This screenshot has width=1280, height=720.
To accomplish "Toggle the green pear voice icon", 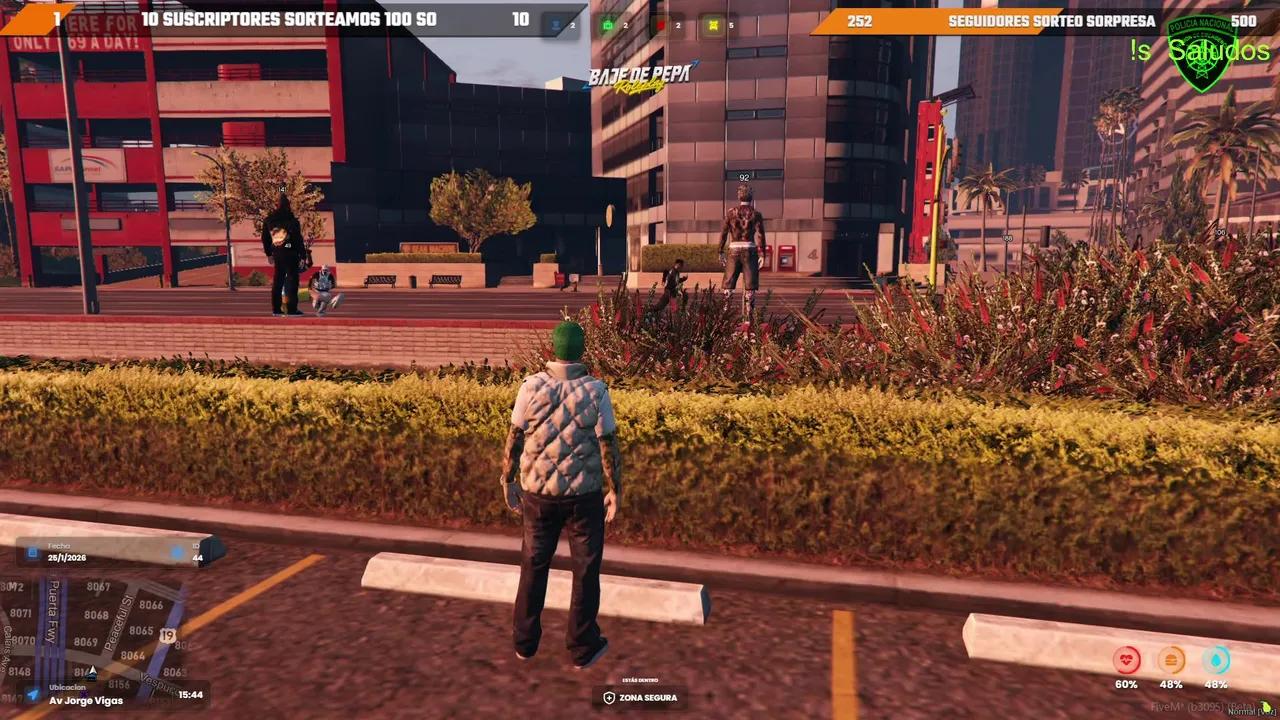I will [1265, 707].
